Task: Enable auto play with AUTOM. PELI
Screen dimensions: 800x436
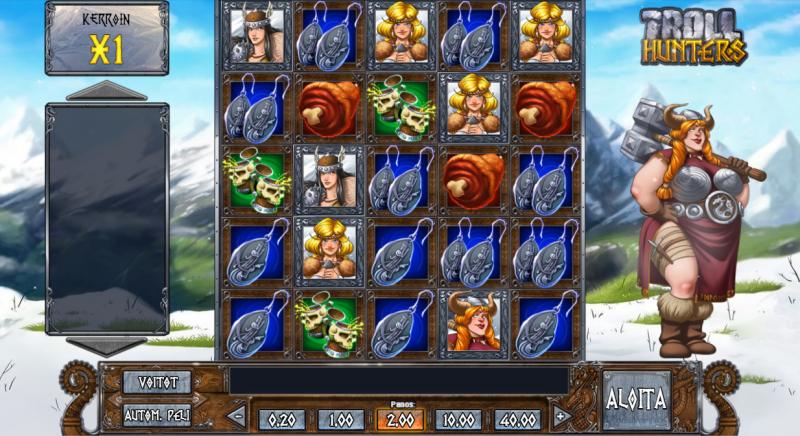Action: [156, 414]
